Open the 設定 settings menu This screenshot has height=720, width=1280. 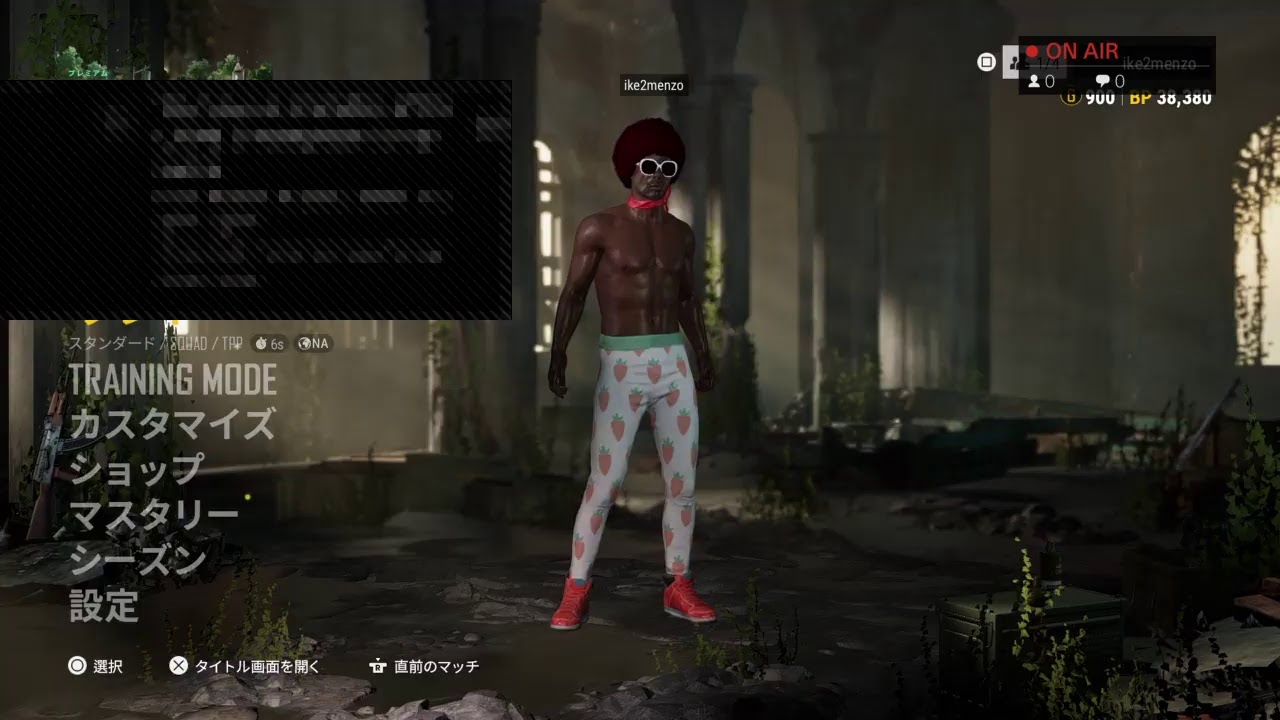(x=103, y=602)
